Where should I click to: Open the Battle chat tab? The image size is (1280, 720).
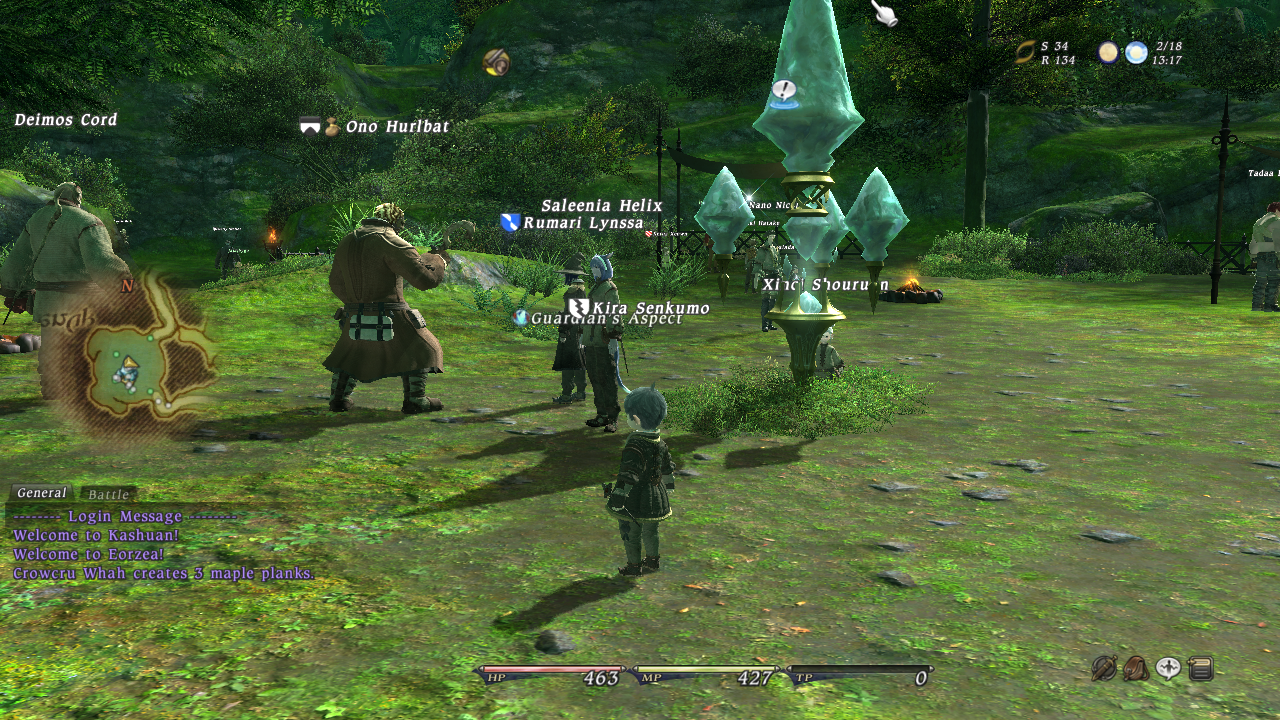pyautogui.click(x=108, y=495)
